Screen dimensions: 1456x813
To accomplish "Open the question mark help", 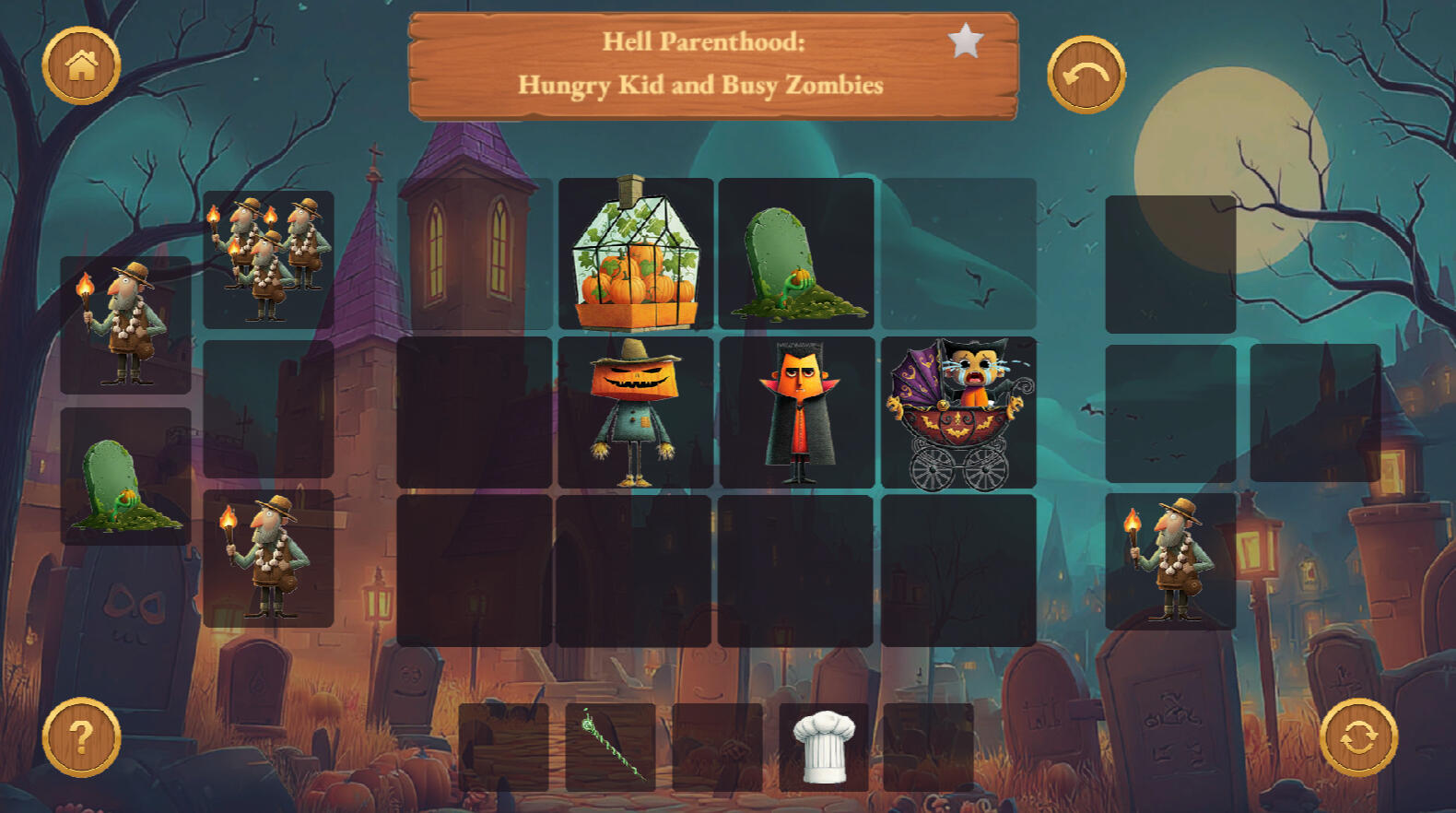I will tap(81, 737).
